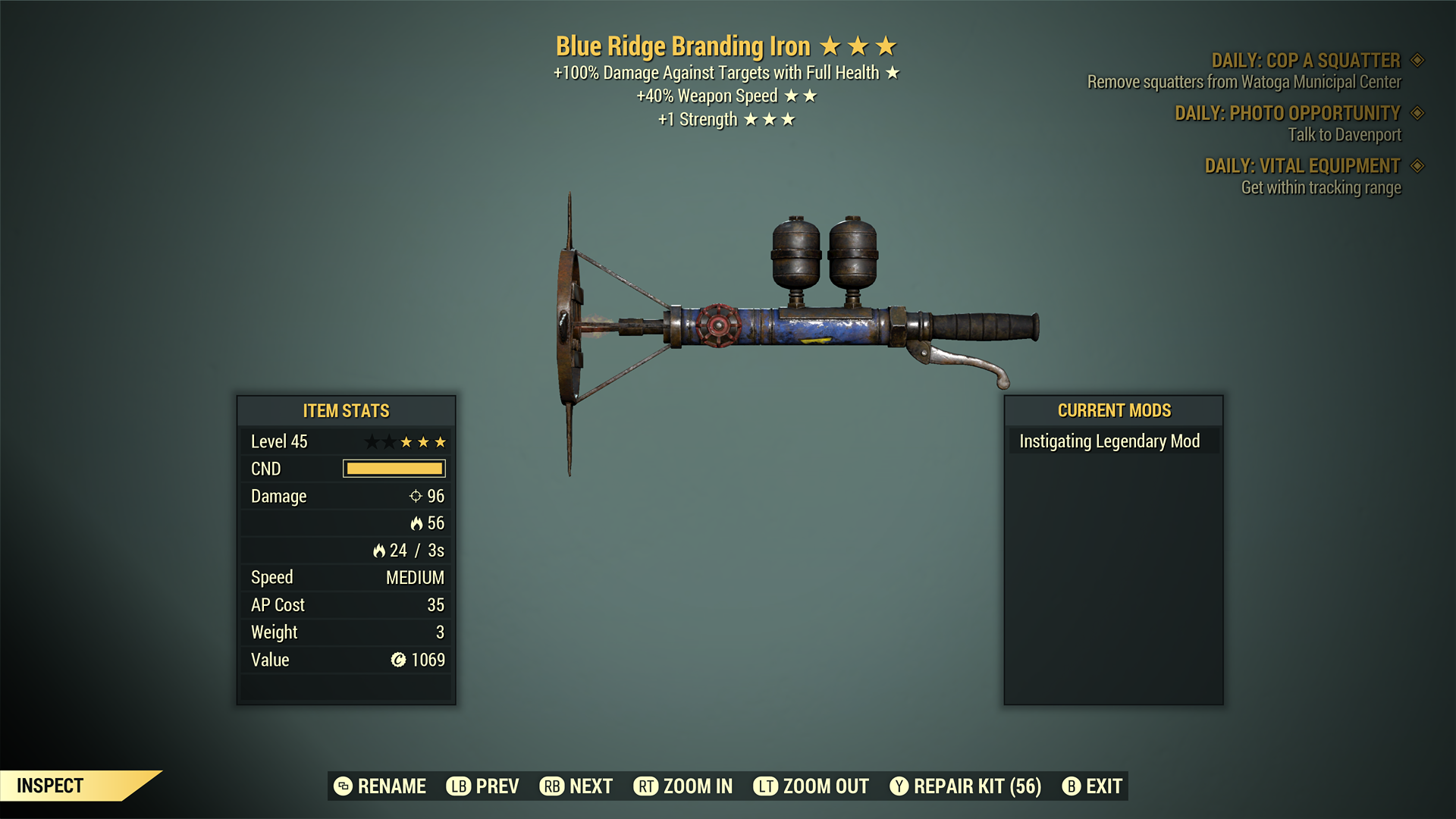
Task: Select the INSPECT tab
Action: pos(49,786)
